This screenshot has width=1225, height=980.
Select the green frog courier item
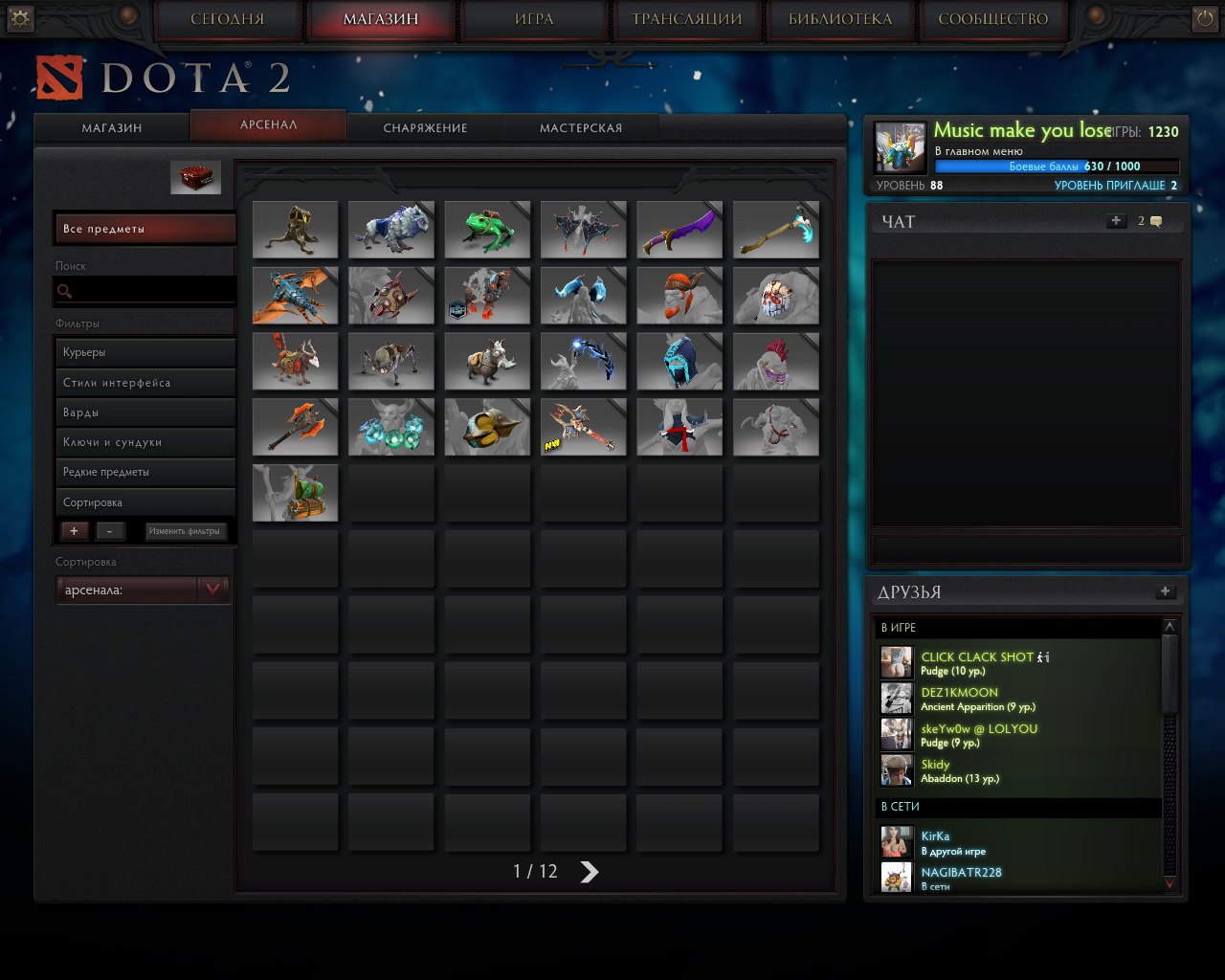(x=486, y=230)
